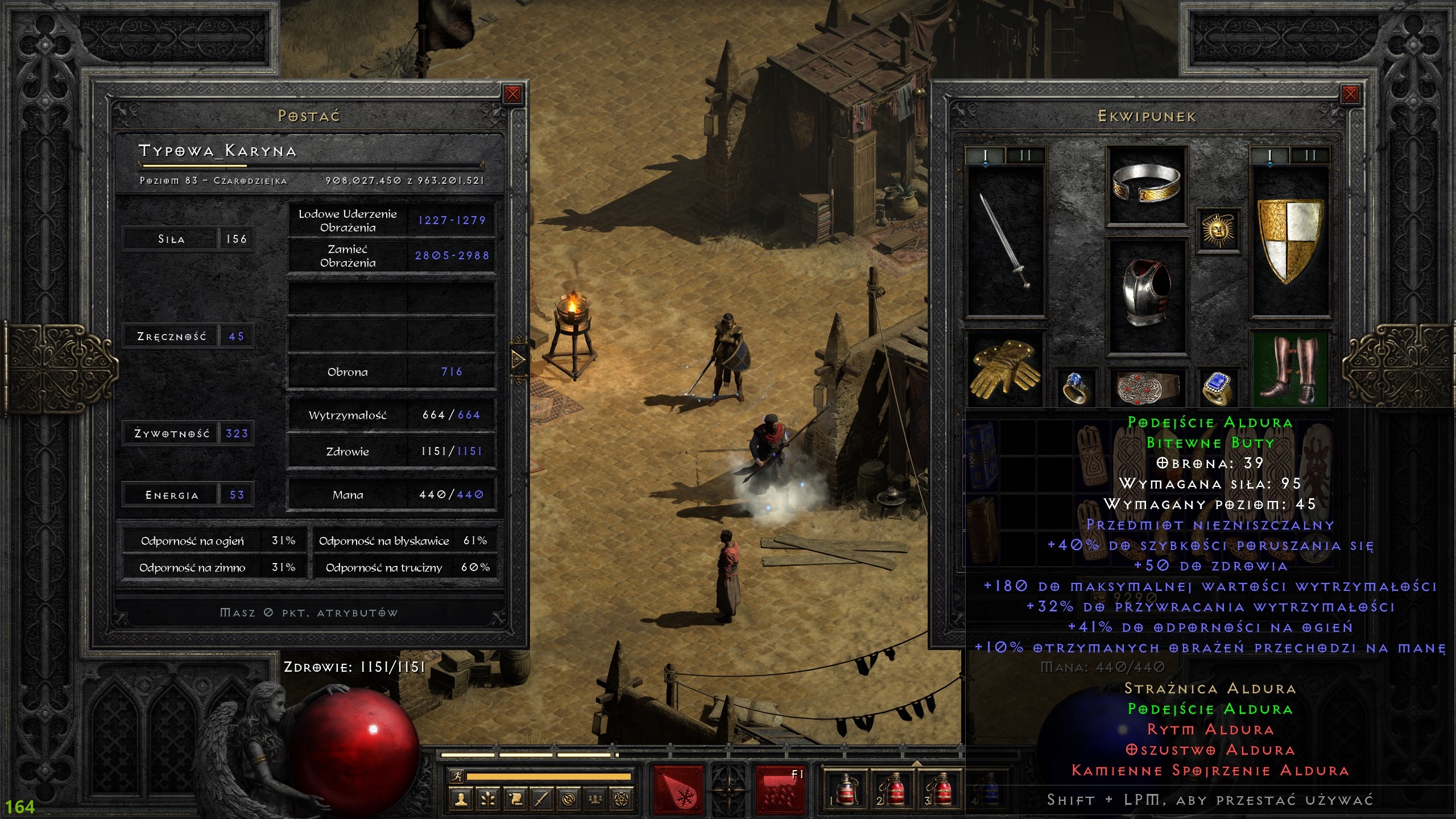Image resolution: width=1456 pixels, height=819 pixels.
Task: Toggle the run/walk running figure button
Action: (x=456, y=776)
